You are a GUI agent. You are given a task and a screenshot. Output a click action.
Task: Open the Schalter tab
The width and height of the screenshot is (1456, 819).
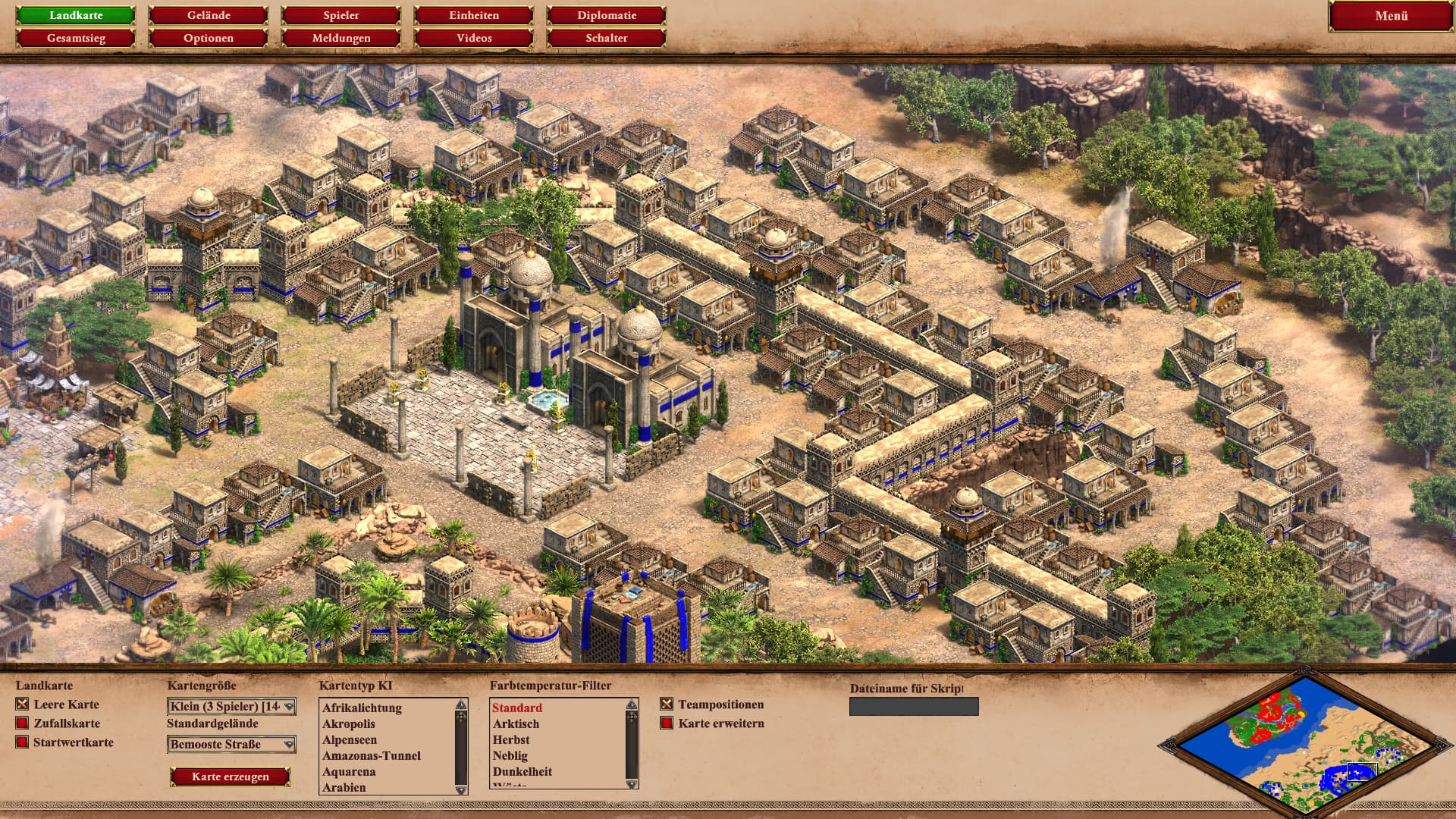pos(607,38)
